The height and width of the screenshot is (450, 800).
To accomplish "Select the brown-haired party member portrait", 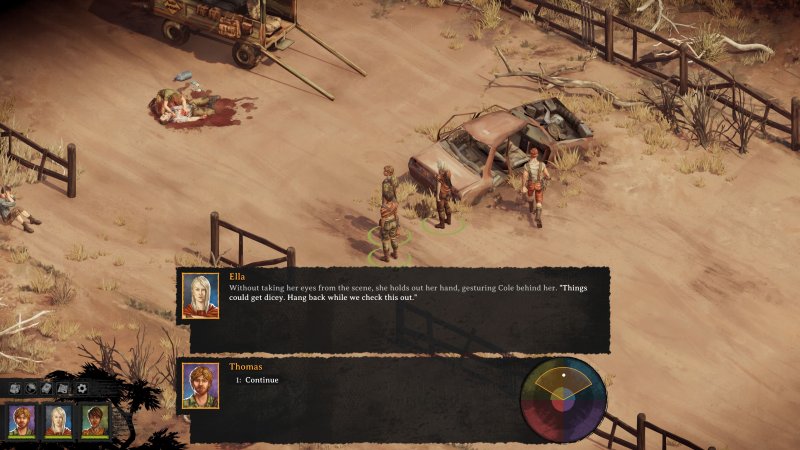I will click(95, 421).
